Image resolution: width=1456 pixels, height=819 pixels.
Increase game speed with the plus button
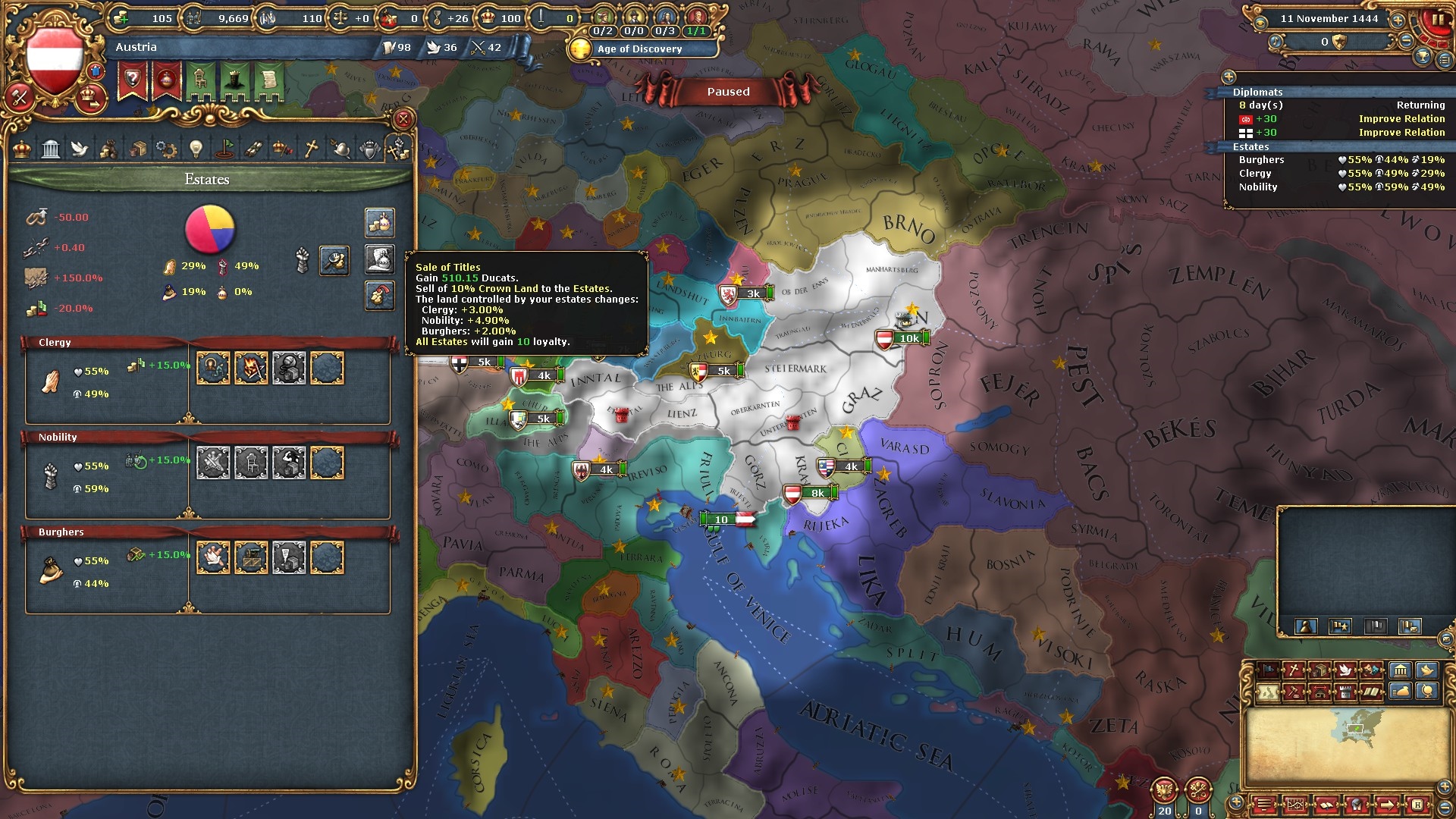pyautogui.click(x=1398, y=20)
